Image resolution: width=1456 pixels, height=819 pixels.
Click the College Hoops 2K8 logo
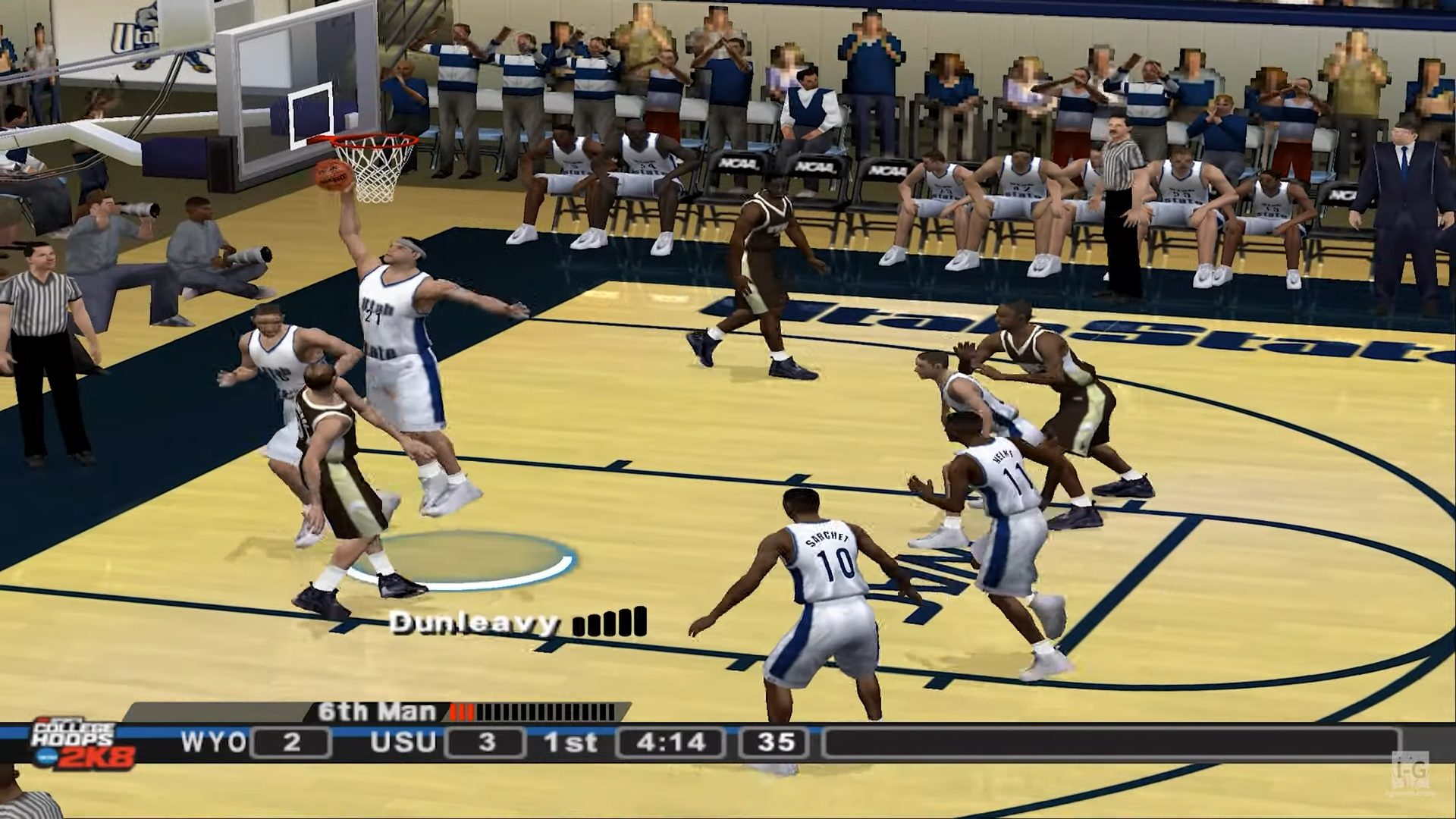(x=82, y=742)
